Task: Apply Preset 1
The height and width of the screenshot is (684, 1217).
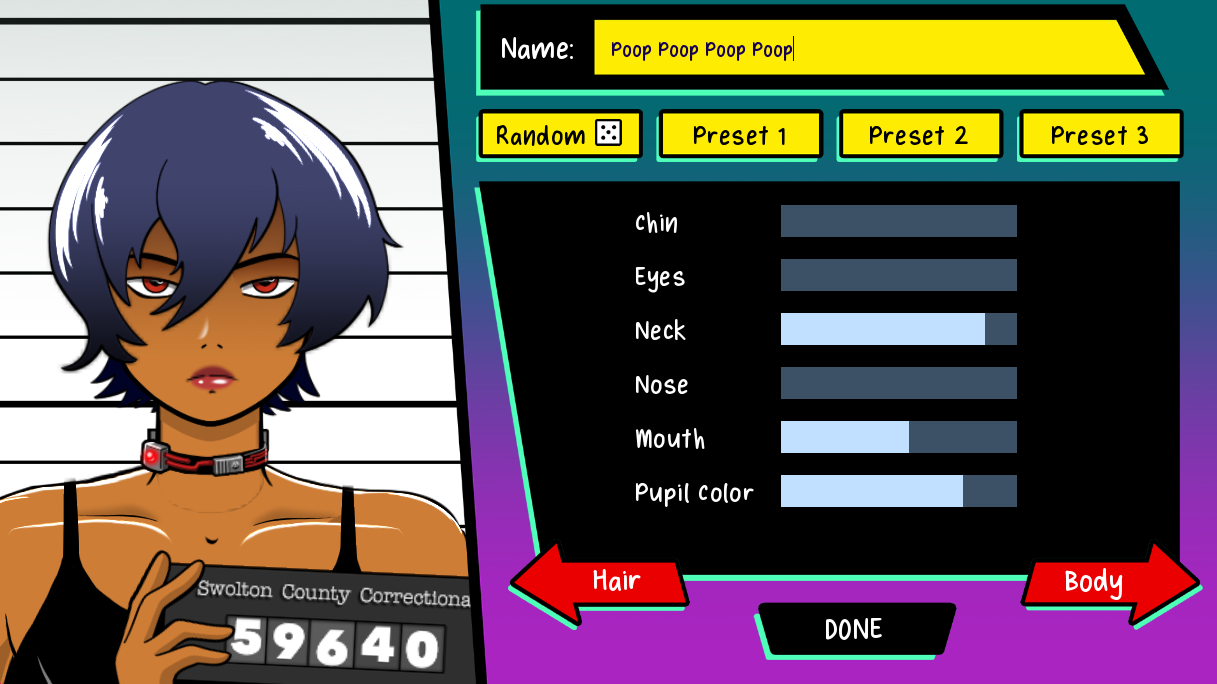Action: [739, 135]
